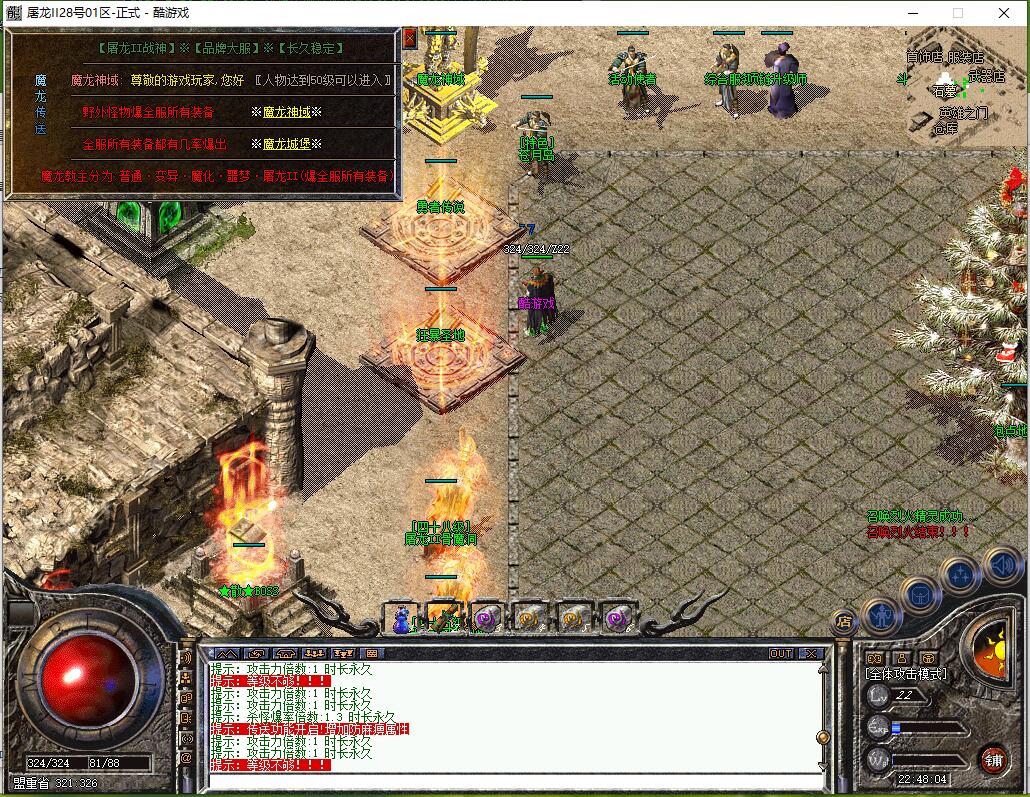
Task: Toggle the 全体攻击模式 attack mode label
Action: (x=905, y=675)
